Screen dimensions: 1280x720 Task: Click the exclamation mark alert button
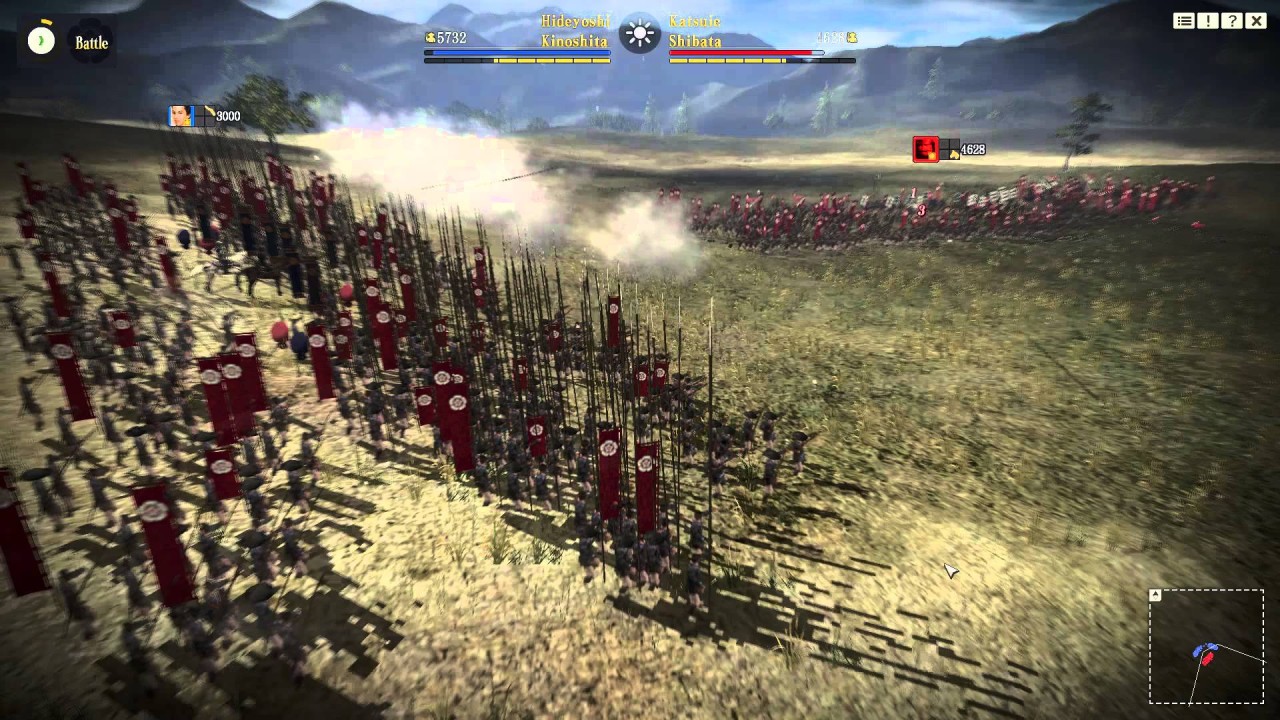1208,21
